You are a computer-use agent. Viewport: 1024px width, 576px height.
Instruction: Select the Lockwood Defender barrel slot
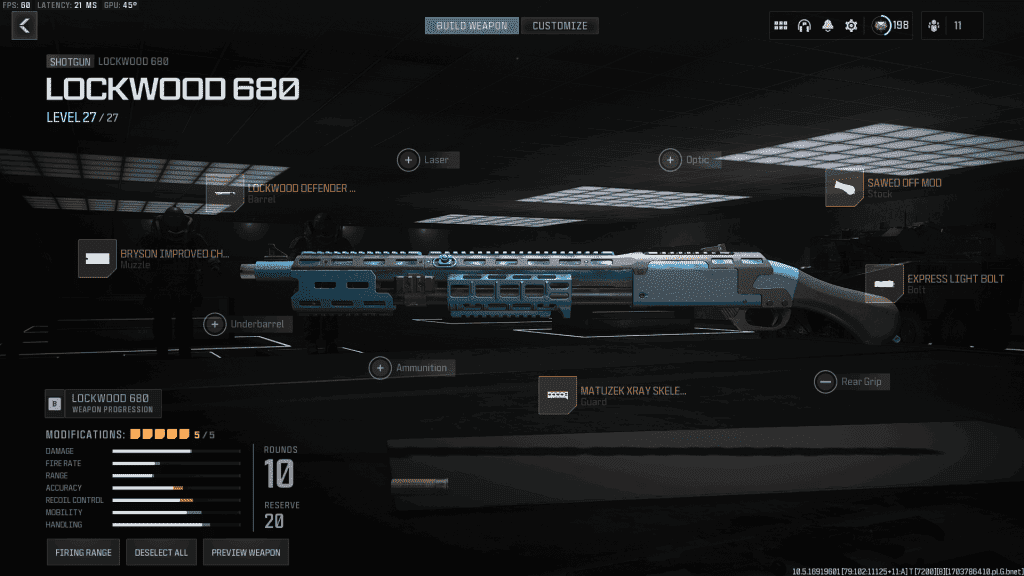tap(225, 193)
